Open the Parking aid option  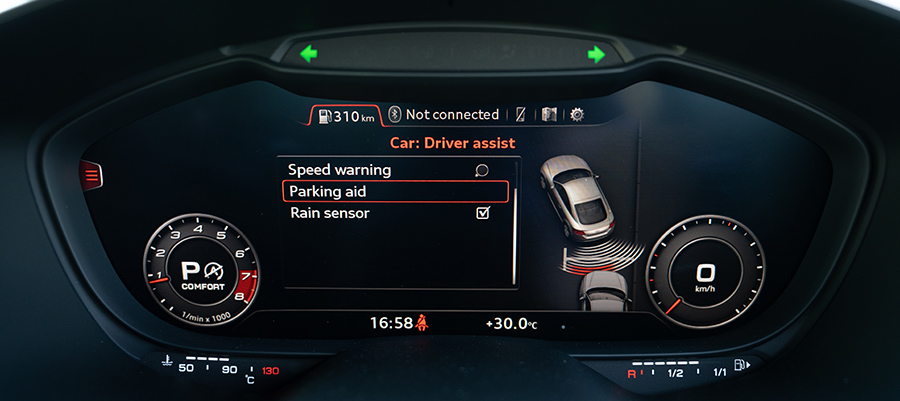pyautogui.click(x=396, y=191)
